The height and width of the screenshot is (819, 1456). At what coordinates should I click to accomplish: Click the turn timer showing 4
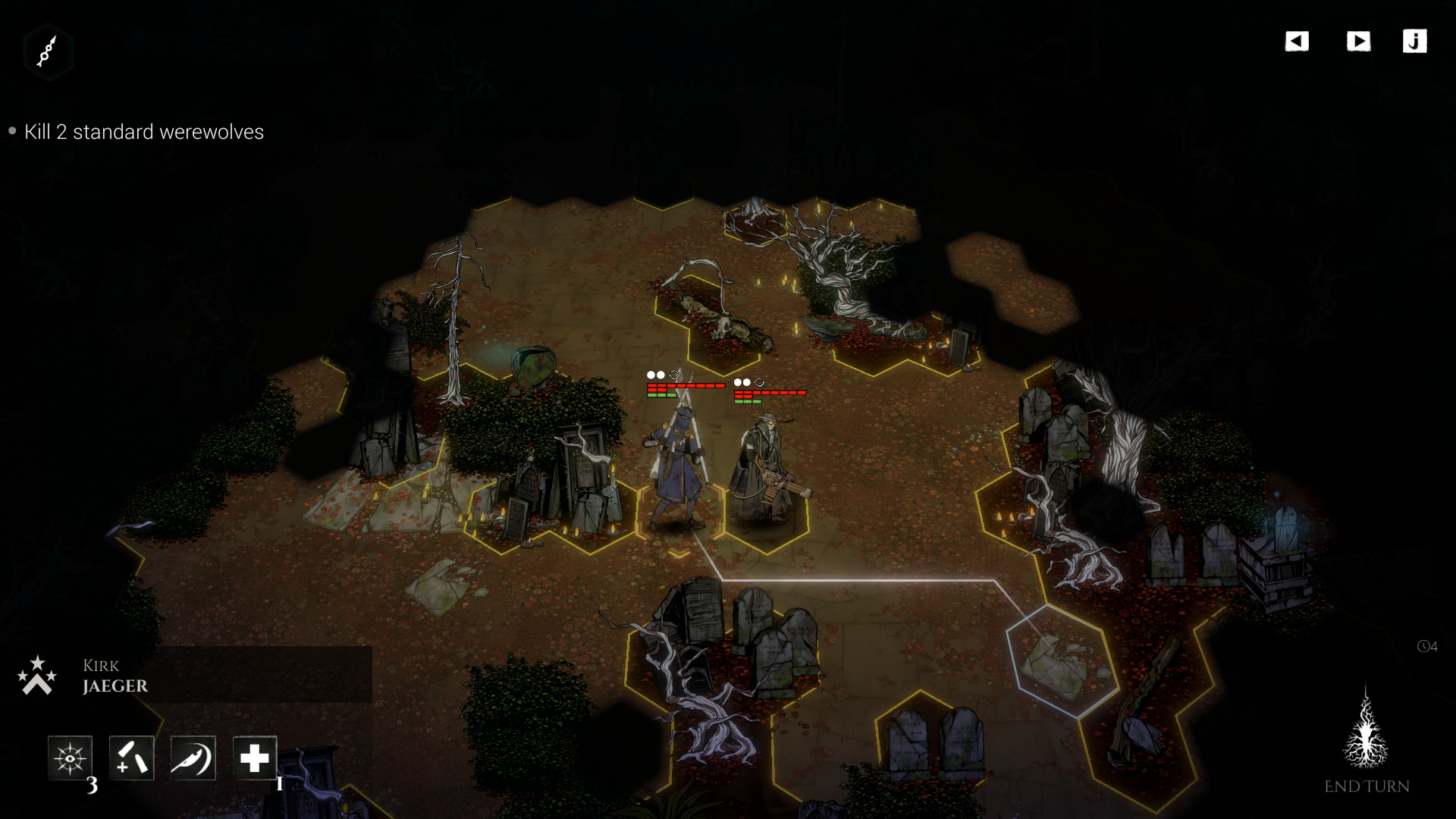(x=1429, y=647)
